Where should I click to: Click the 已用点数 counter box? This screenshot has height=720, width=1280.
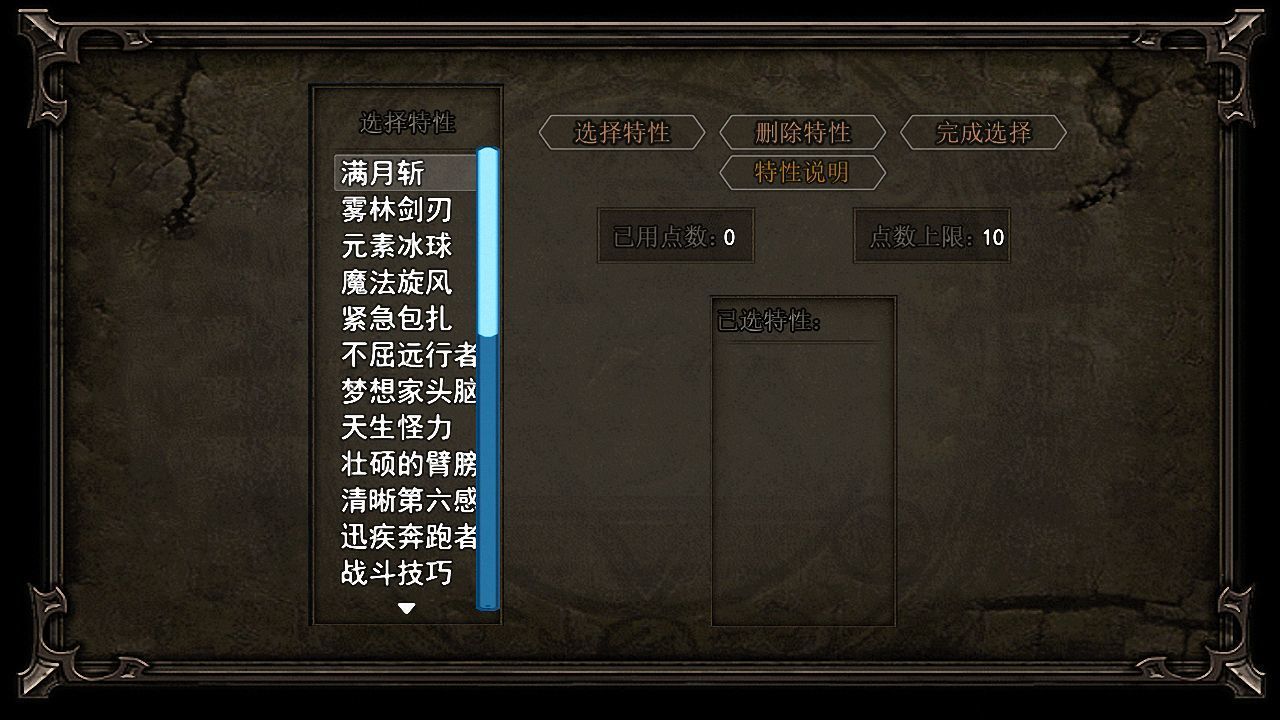coord(674,236)
